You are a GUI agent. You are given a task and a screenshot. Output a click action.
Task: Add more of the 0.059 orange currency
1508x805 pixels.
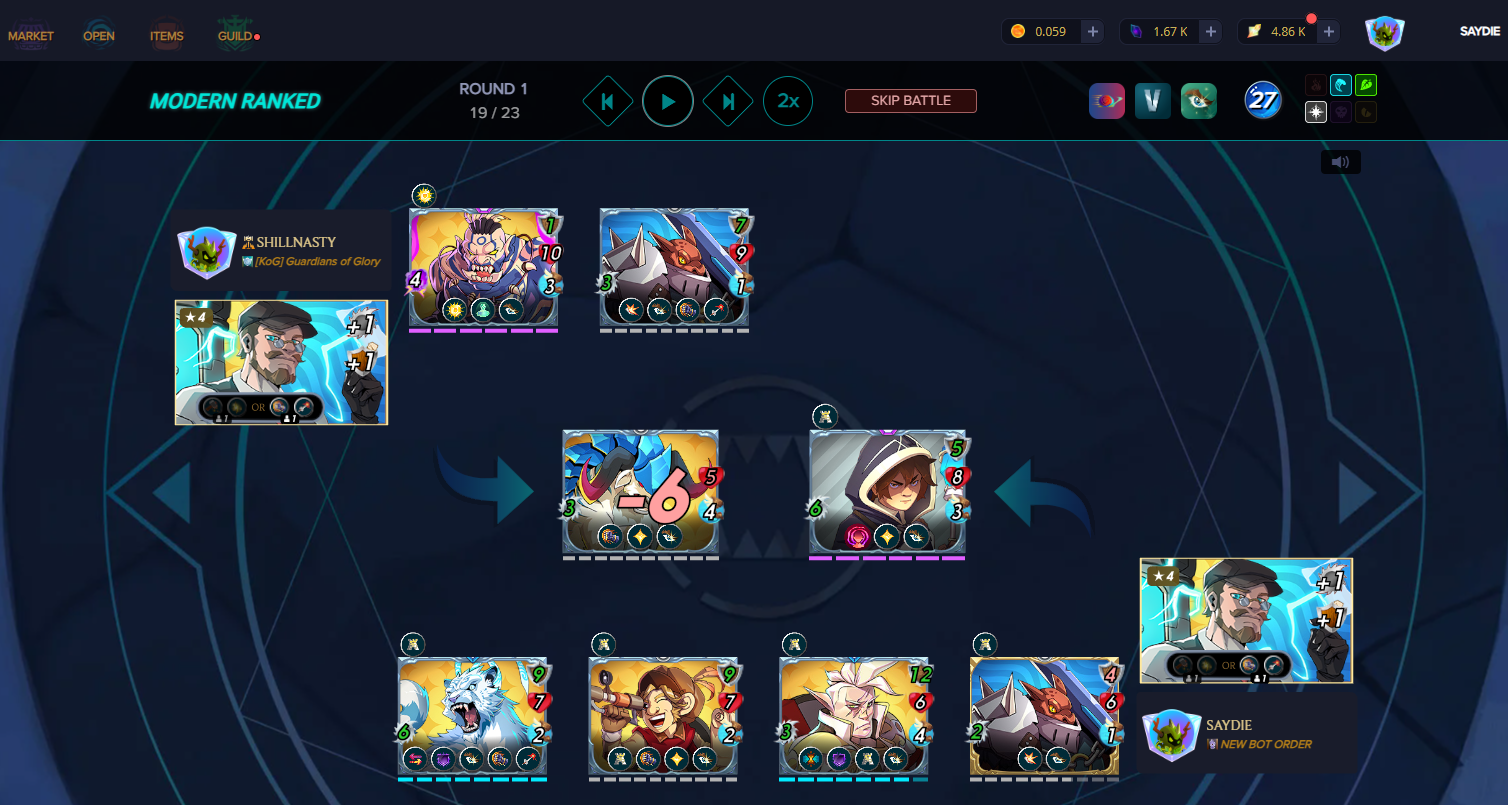tap(1093, 32)
